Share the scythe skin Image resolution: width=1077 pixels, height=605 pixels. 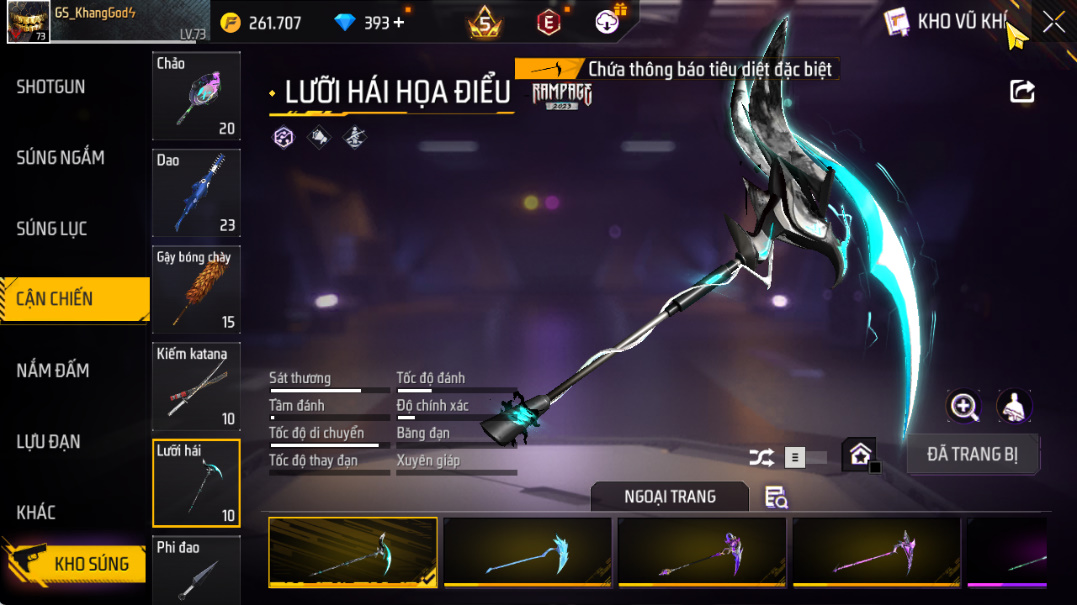pos(1022,92)
